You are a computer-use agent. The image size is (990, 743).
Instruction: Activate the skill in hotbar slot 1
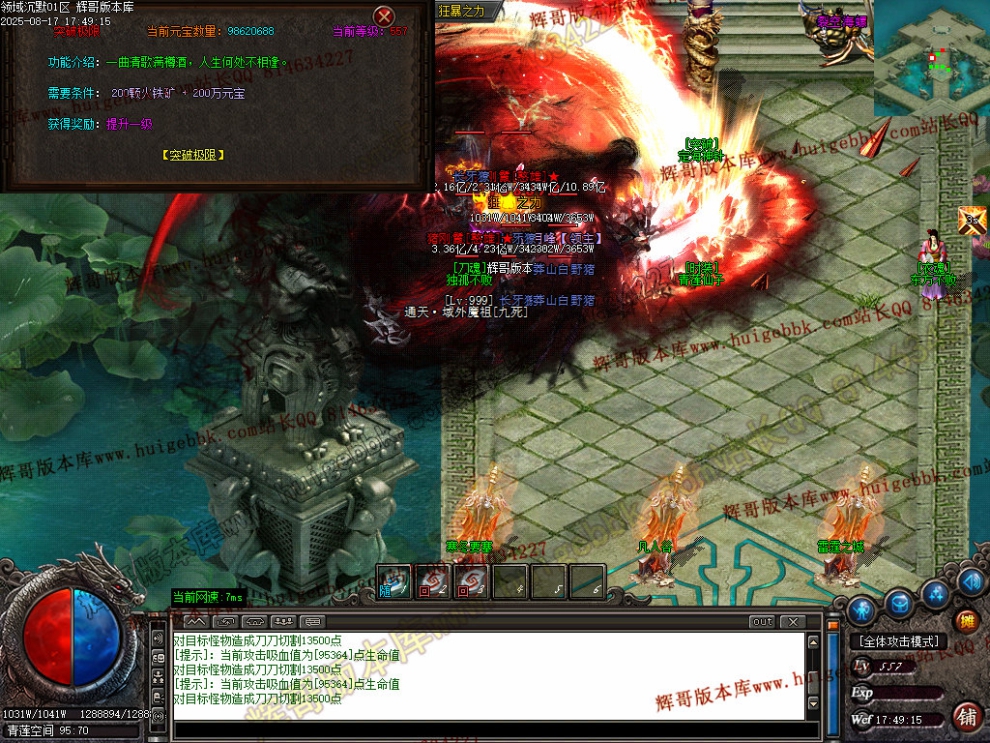(x=395, y=583)
